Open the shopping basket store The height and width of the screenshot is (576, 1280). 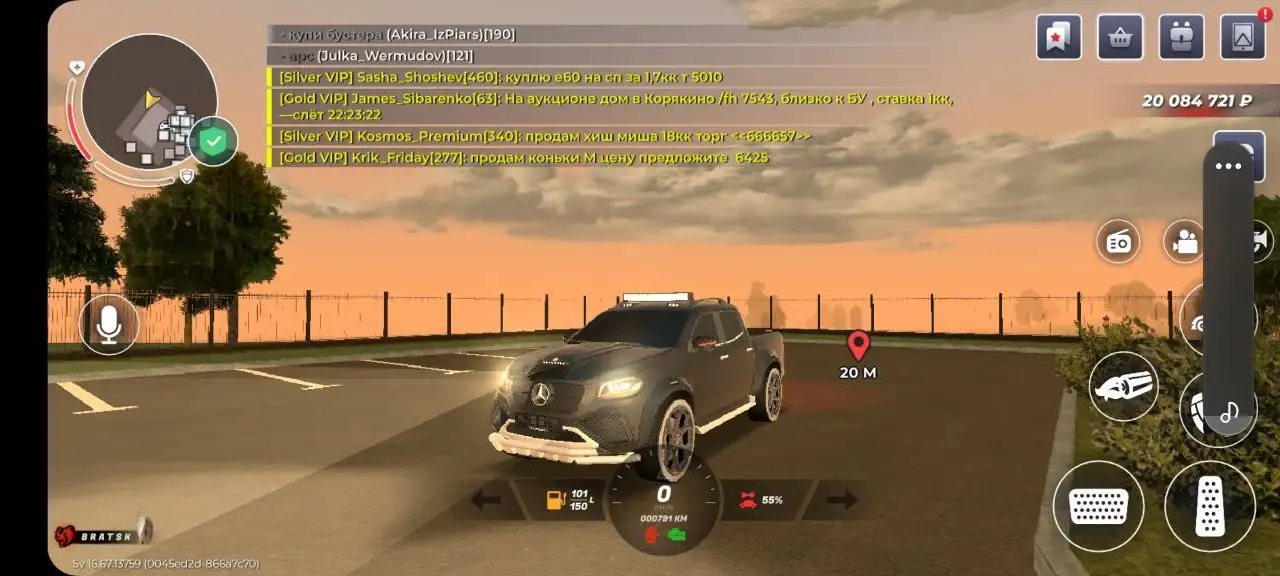pyautogui.click(x=1120, y=37)
